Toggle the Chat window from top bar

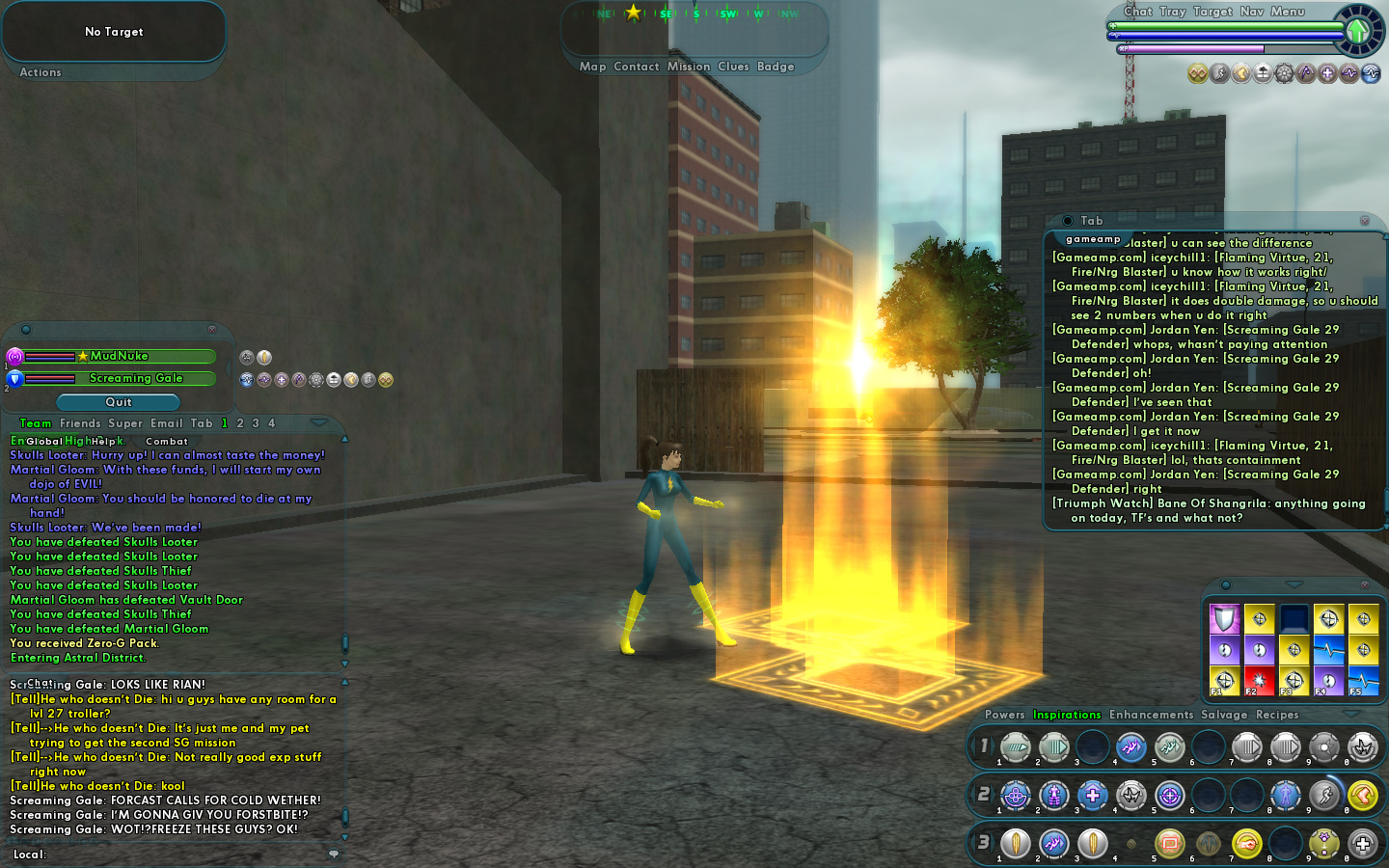(1138, 12)
